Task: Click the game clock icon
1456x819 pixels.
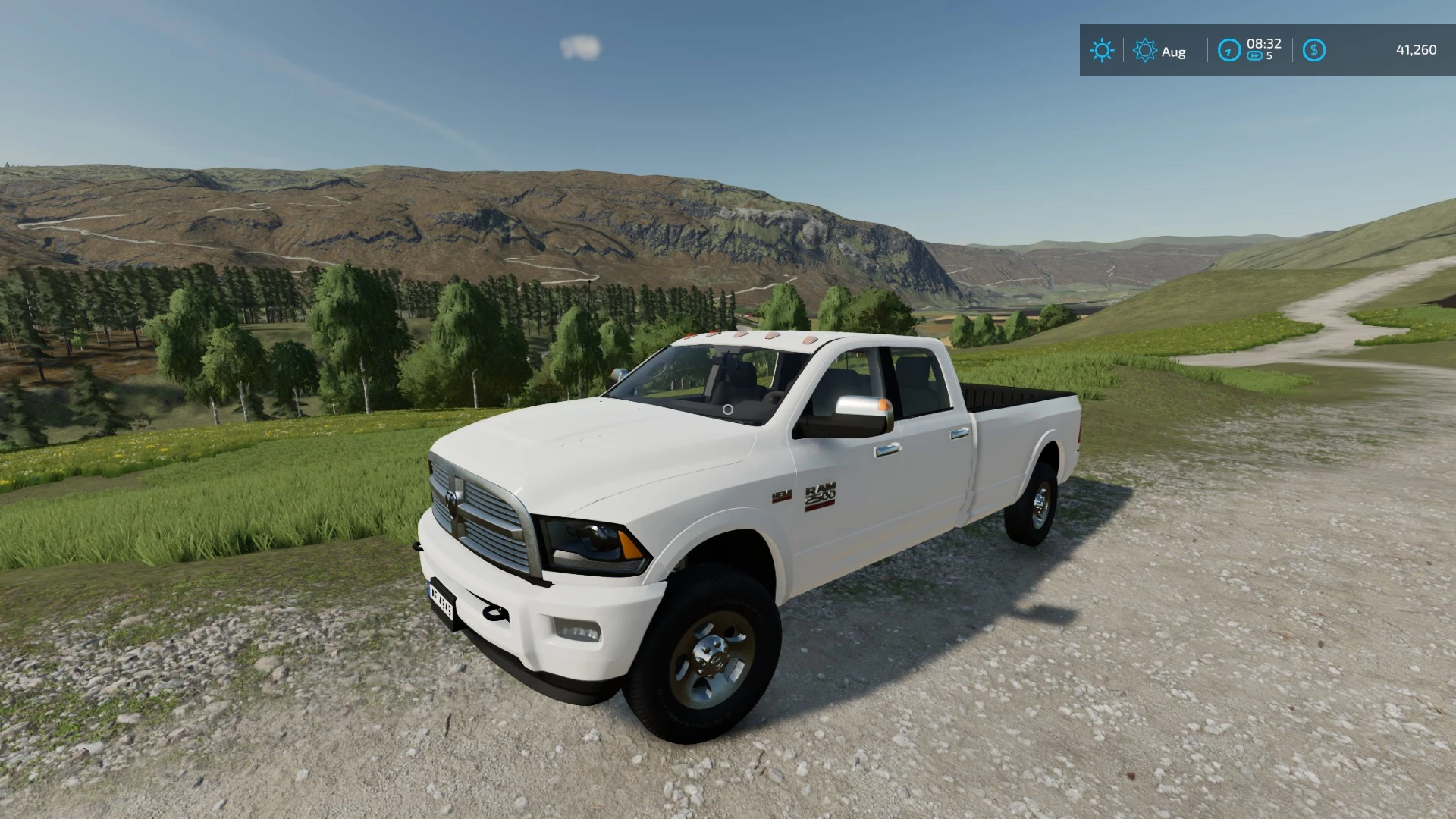Action: point(1228,51)
